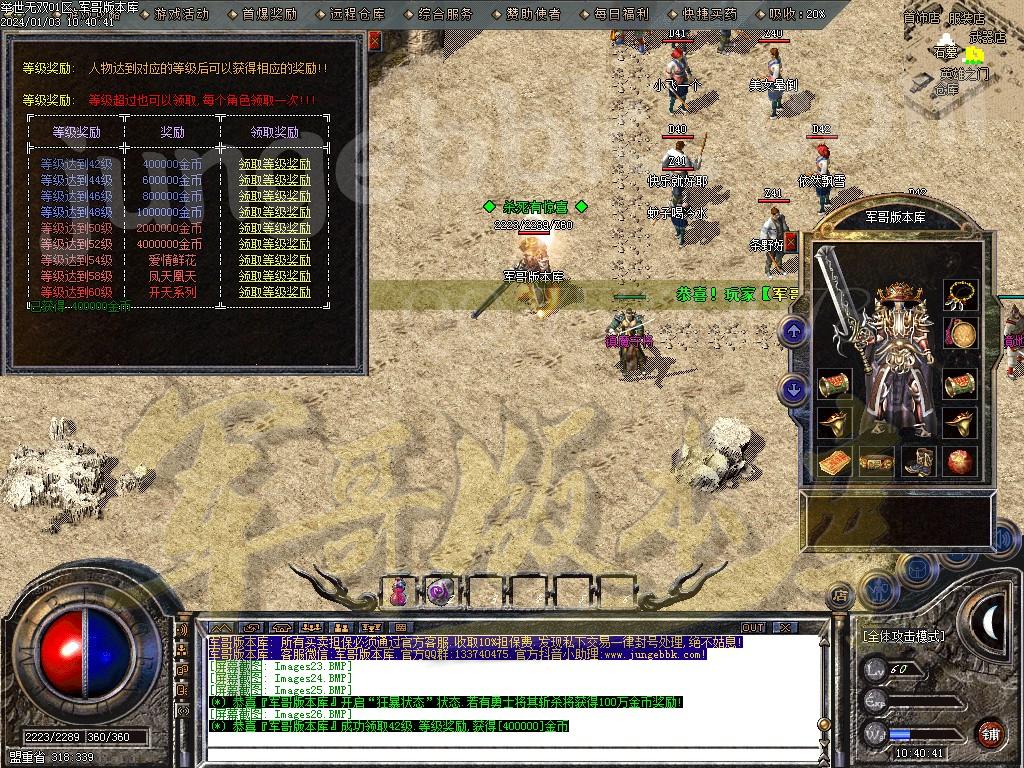
Task: Select the belt equipment slot
Action: (876, 462)
